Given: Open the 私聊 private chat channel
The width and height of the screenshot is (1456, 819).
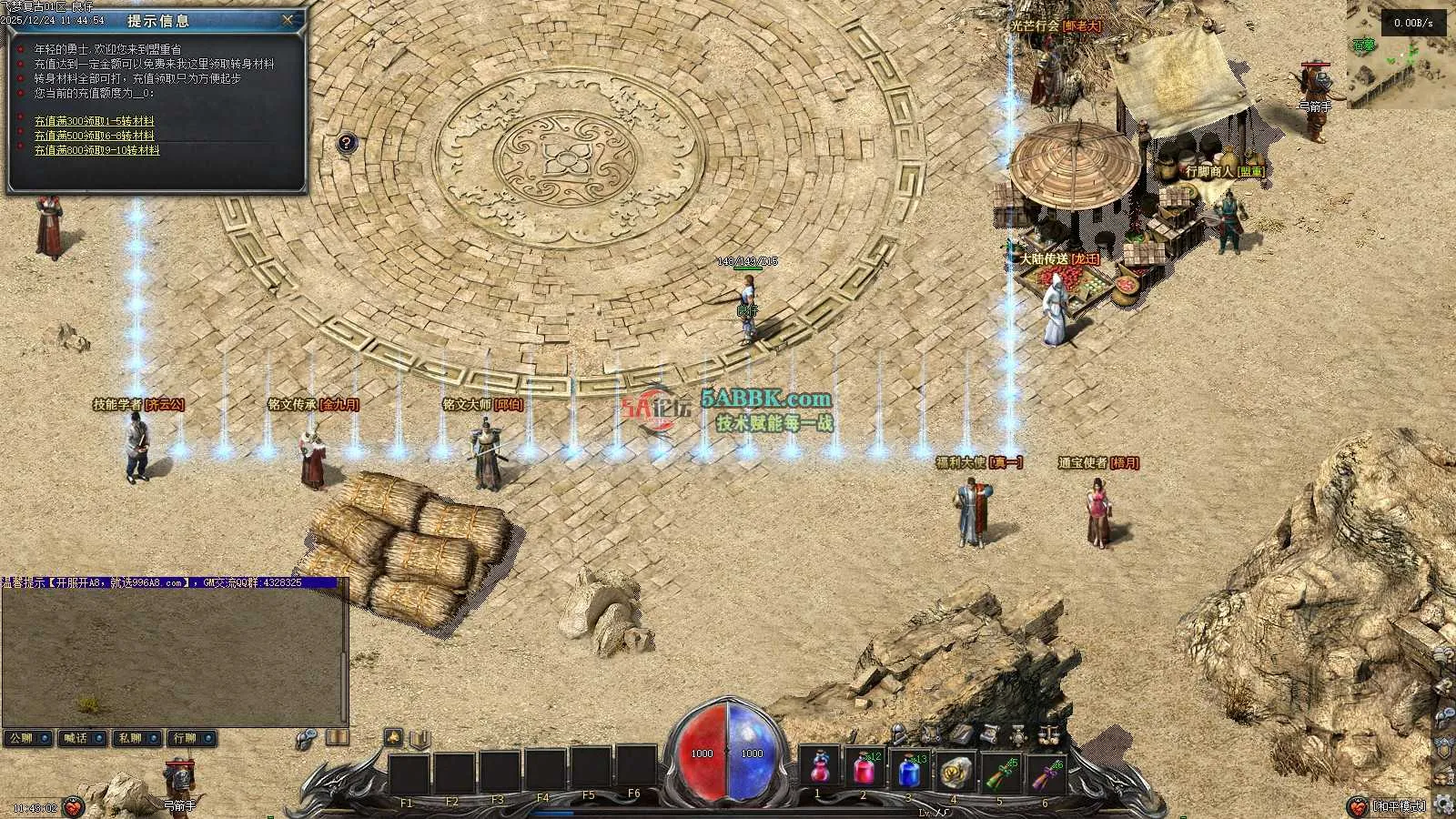Looking at the screenshot, I should 136,738.
